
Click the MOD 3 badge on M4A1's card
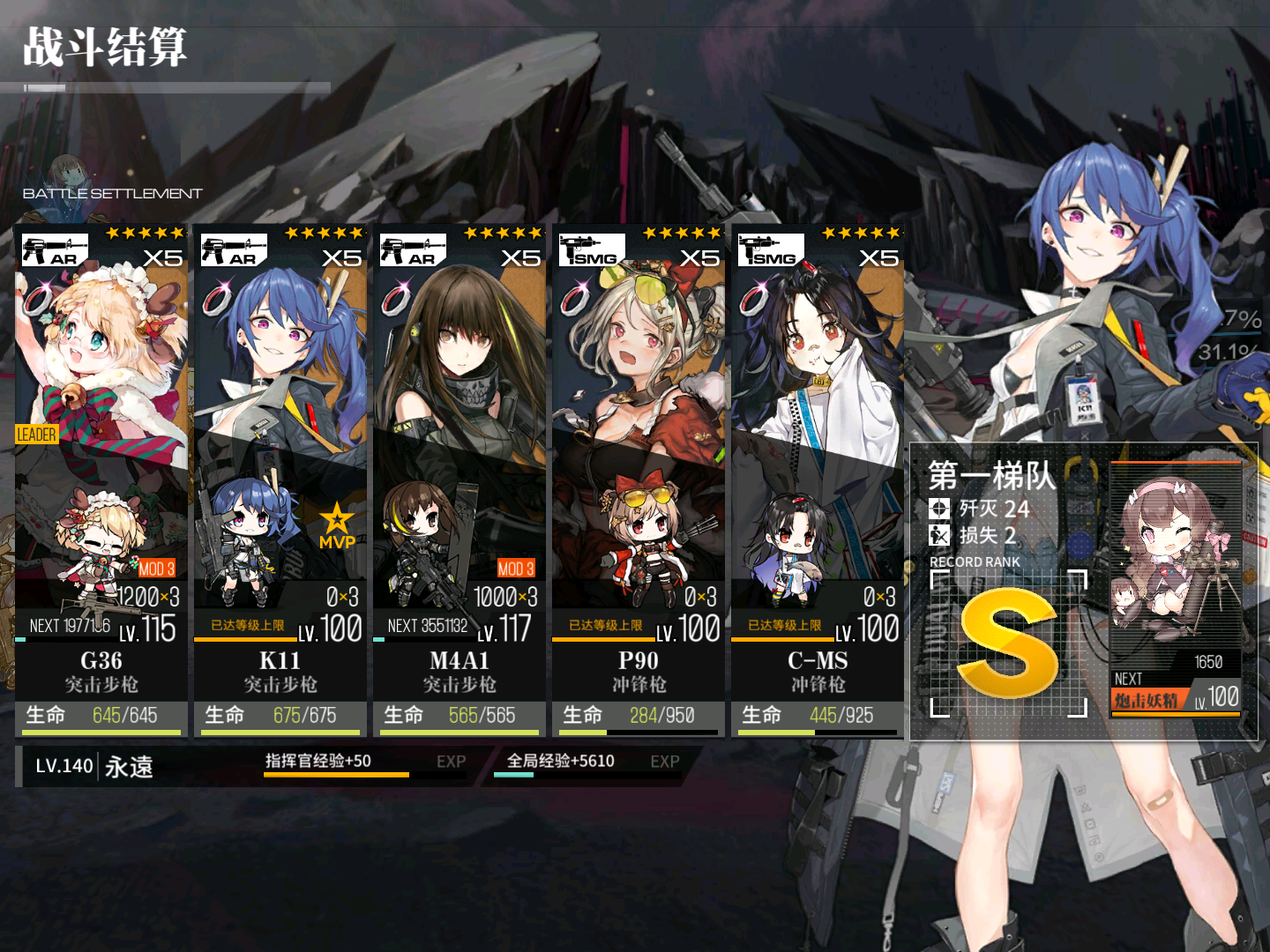click(518, 569)
